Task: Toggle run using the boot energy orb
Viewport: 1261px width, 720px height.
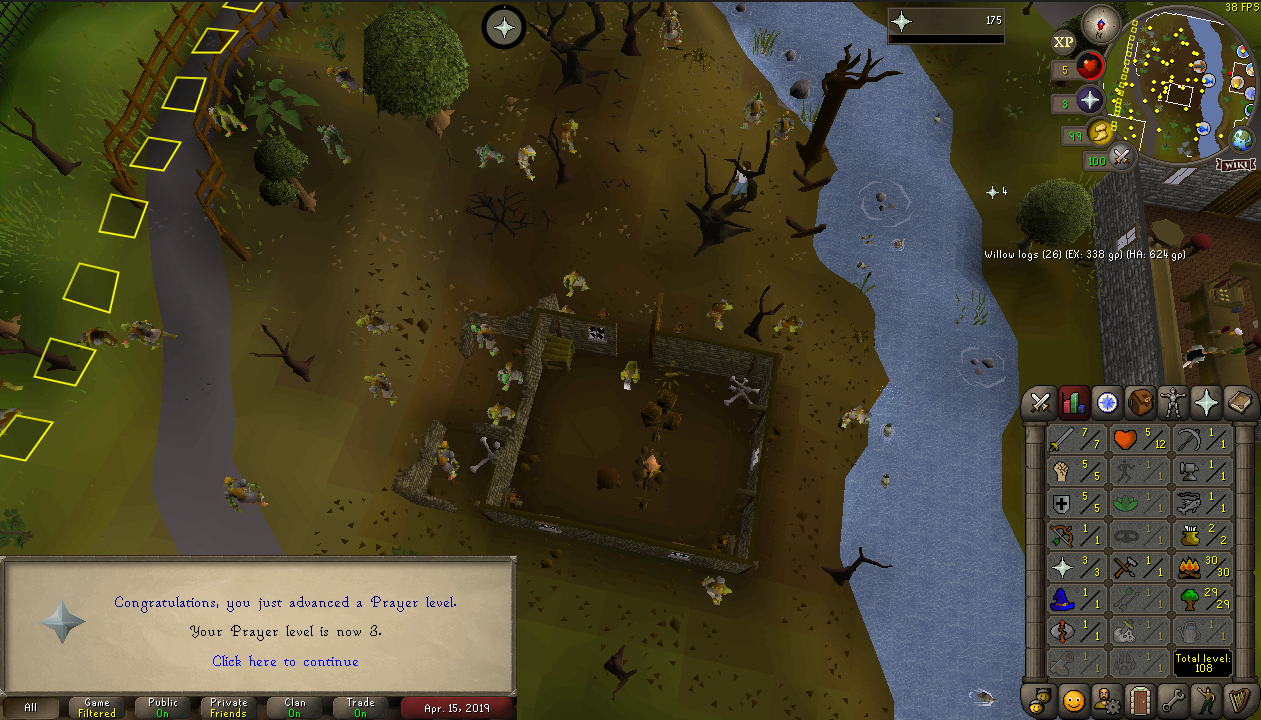Action: [x=1100, y=132]
